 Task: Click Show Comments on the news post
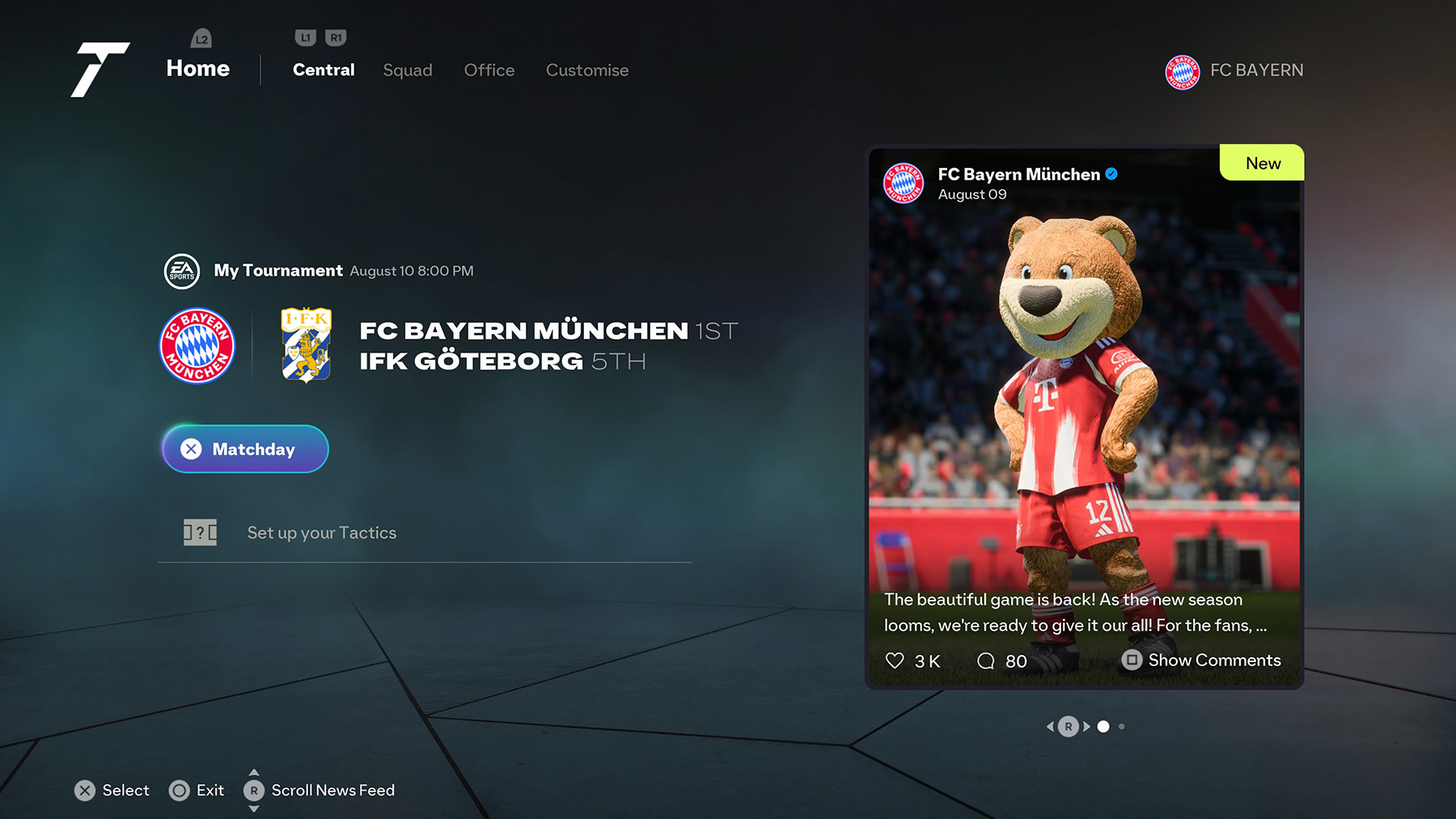pyautogui.click(x=1202, y=661)
